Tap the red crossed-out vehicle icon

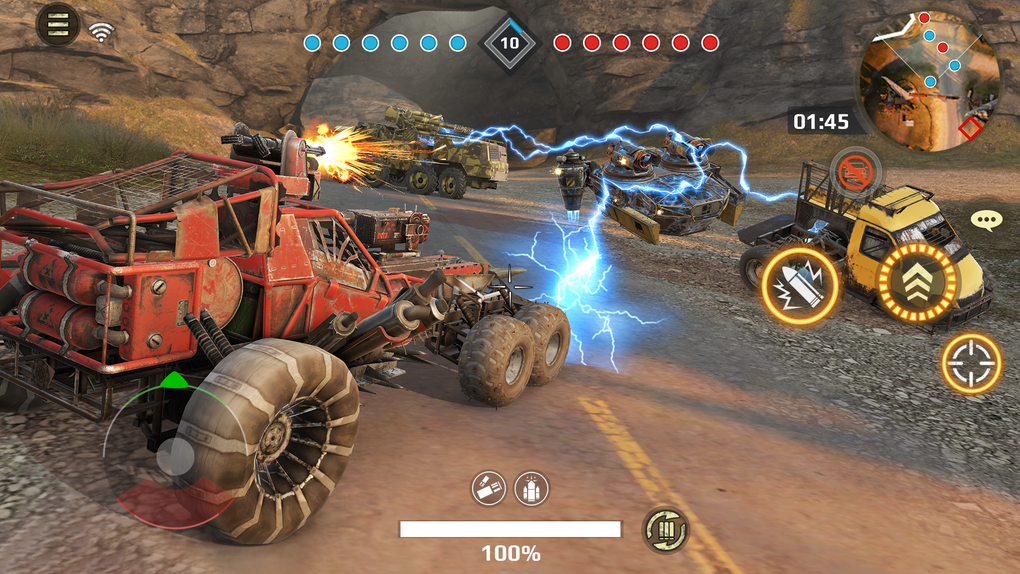coord(854,171)
